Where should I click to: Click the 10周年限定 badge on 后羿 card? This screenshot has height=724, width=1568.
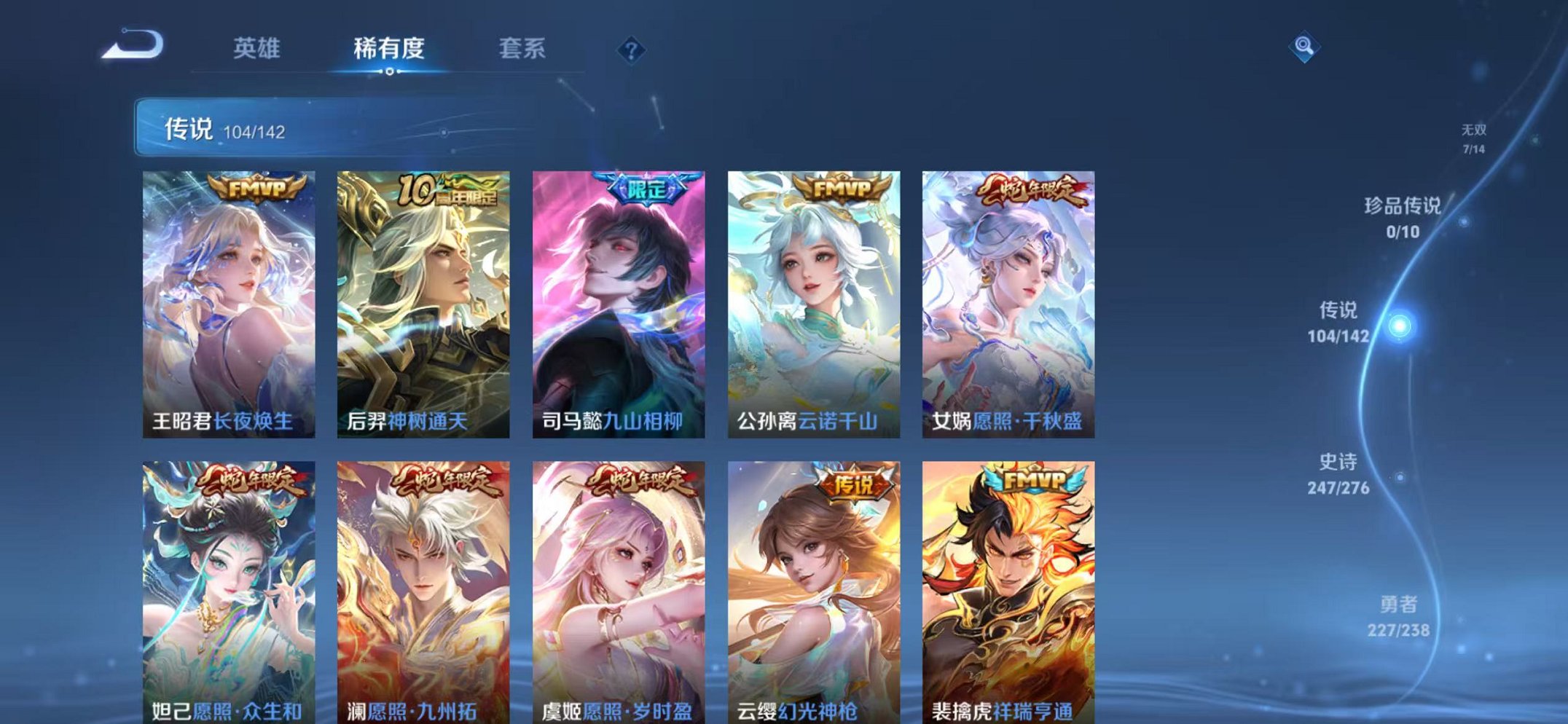448,191
